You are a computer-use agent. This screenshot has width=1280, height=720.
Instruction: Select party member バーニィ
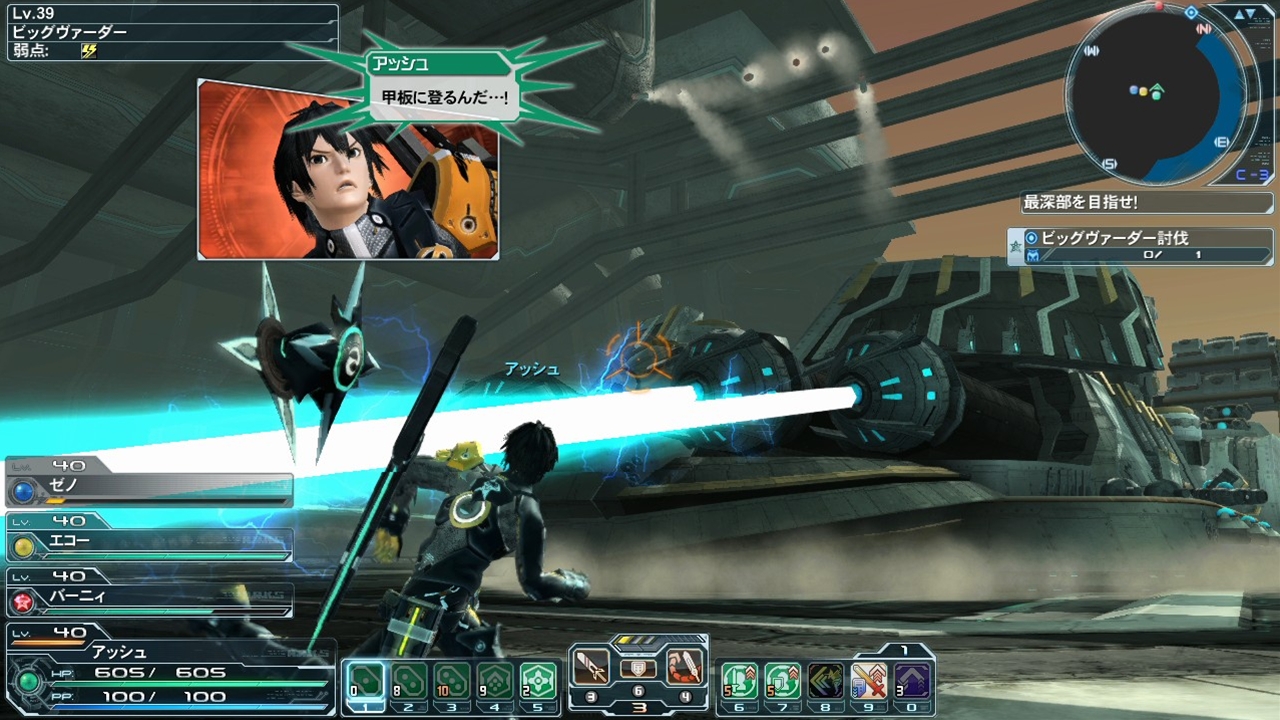tap(150, 598)
